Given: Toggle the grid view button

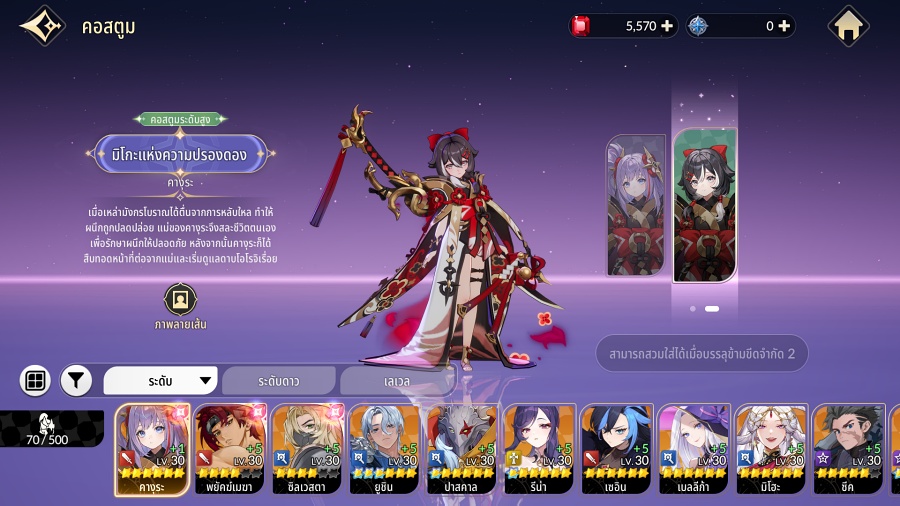Looking at the screenshot, I should coord(35,380).
